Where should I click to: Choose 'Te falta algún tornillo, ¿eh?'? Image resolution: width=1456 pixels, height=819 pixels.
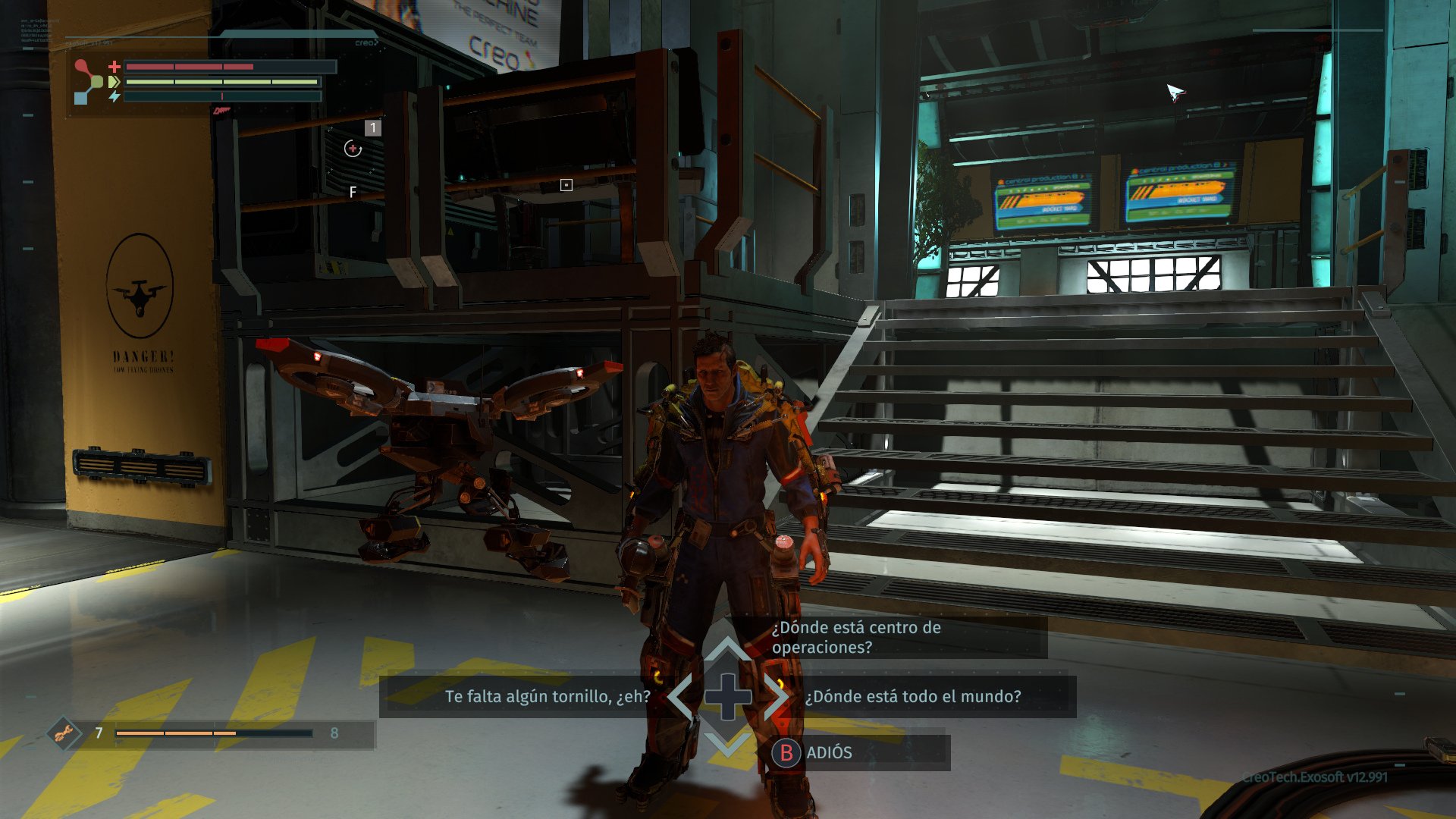(548, 696)
